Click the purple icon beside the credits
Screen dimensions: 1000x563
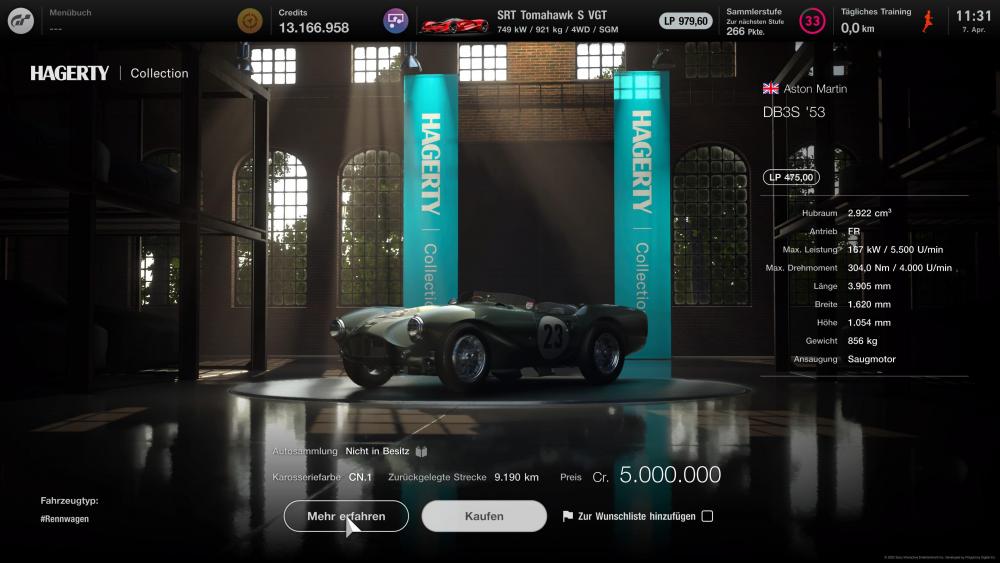coord(396,20)
